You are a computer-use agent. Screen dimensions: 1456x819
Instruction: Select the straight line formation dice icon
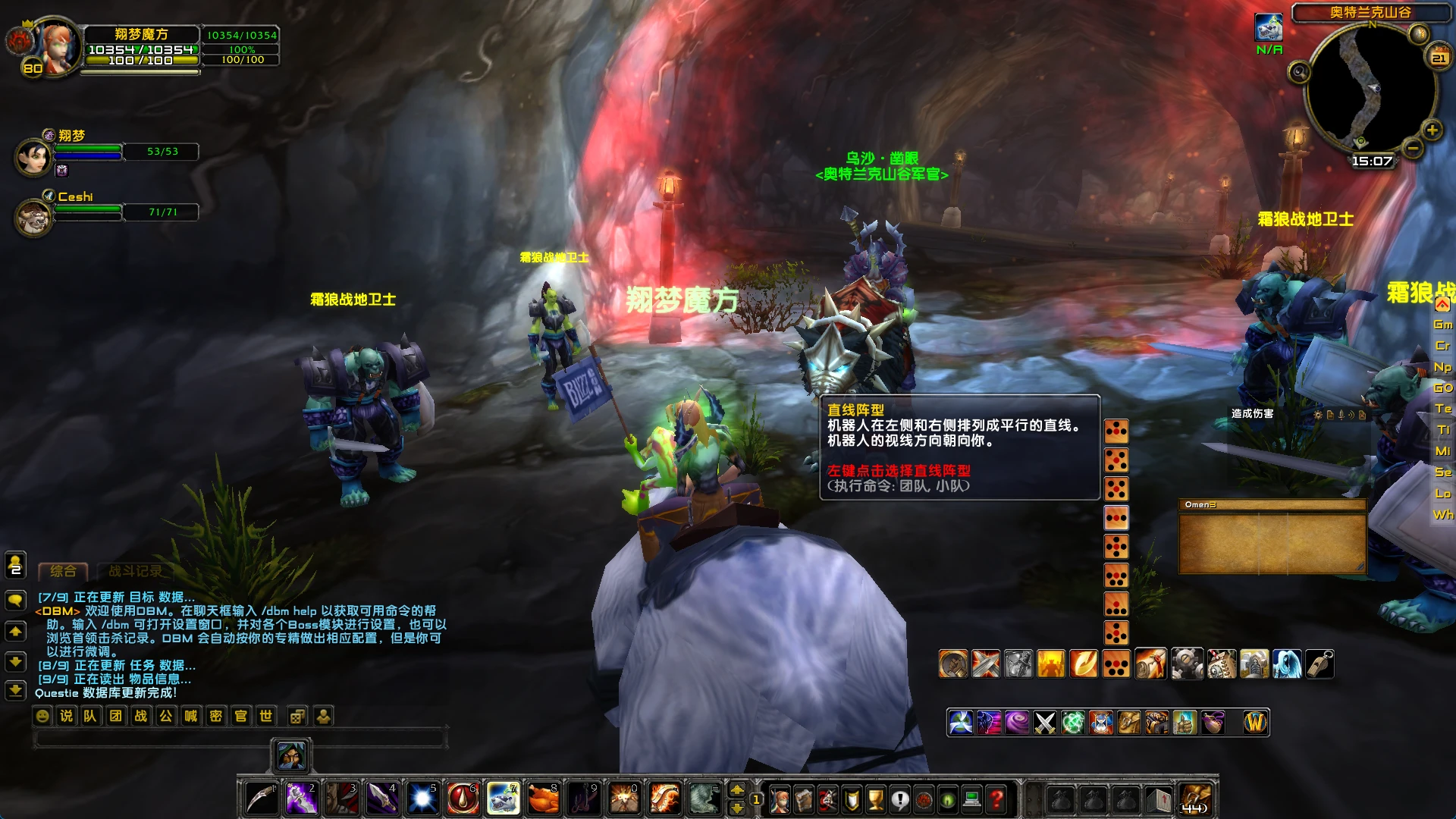[1116, 518]
